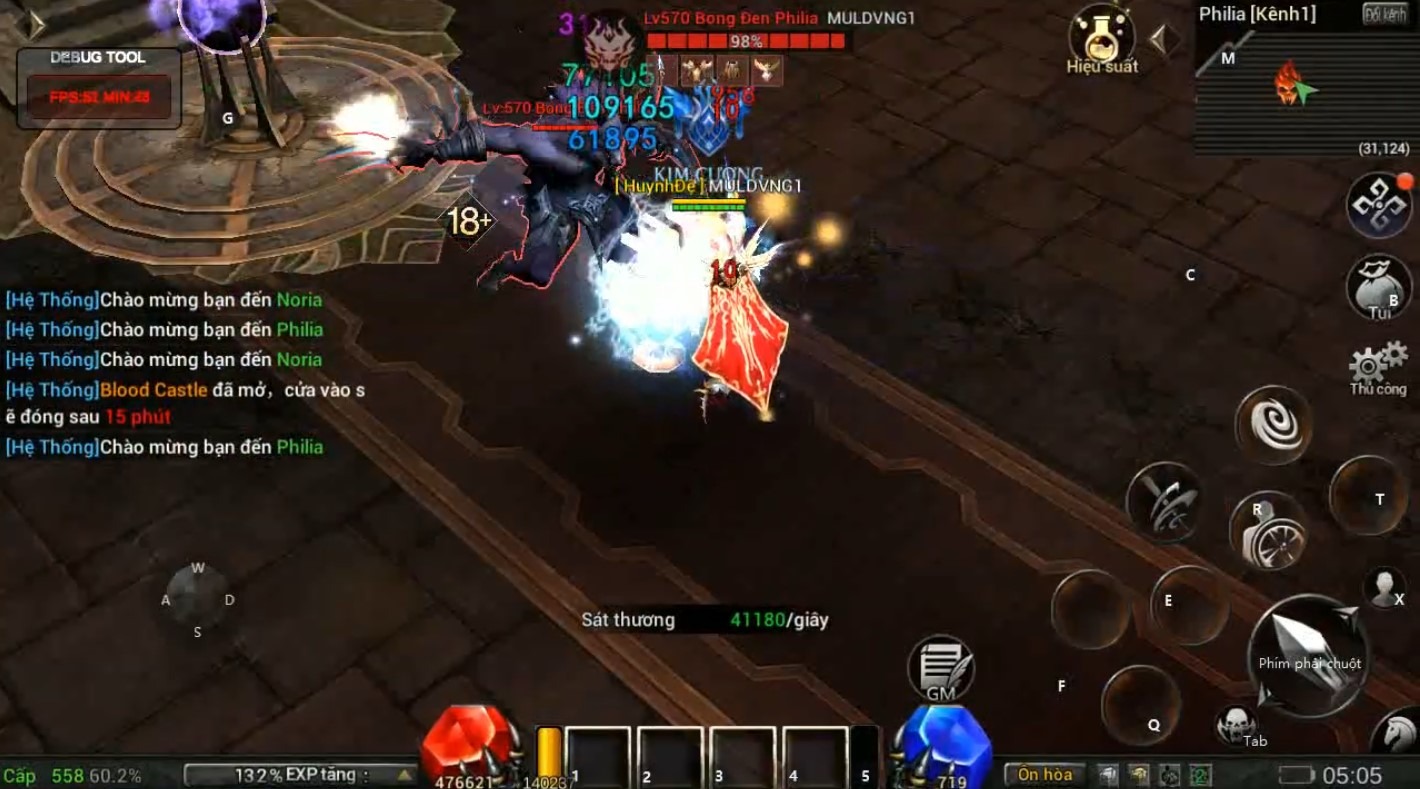Expand the EXP tăng bonus panel
Screen dimensions: 1420x789
[x=300, y=775]
